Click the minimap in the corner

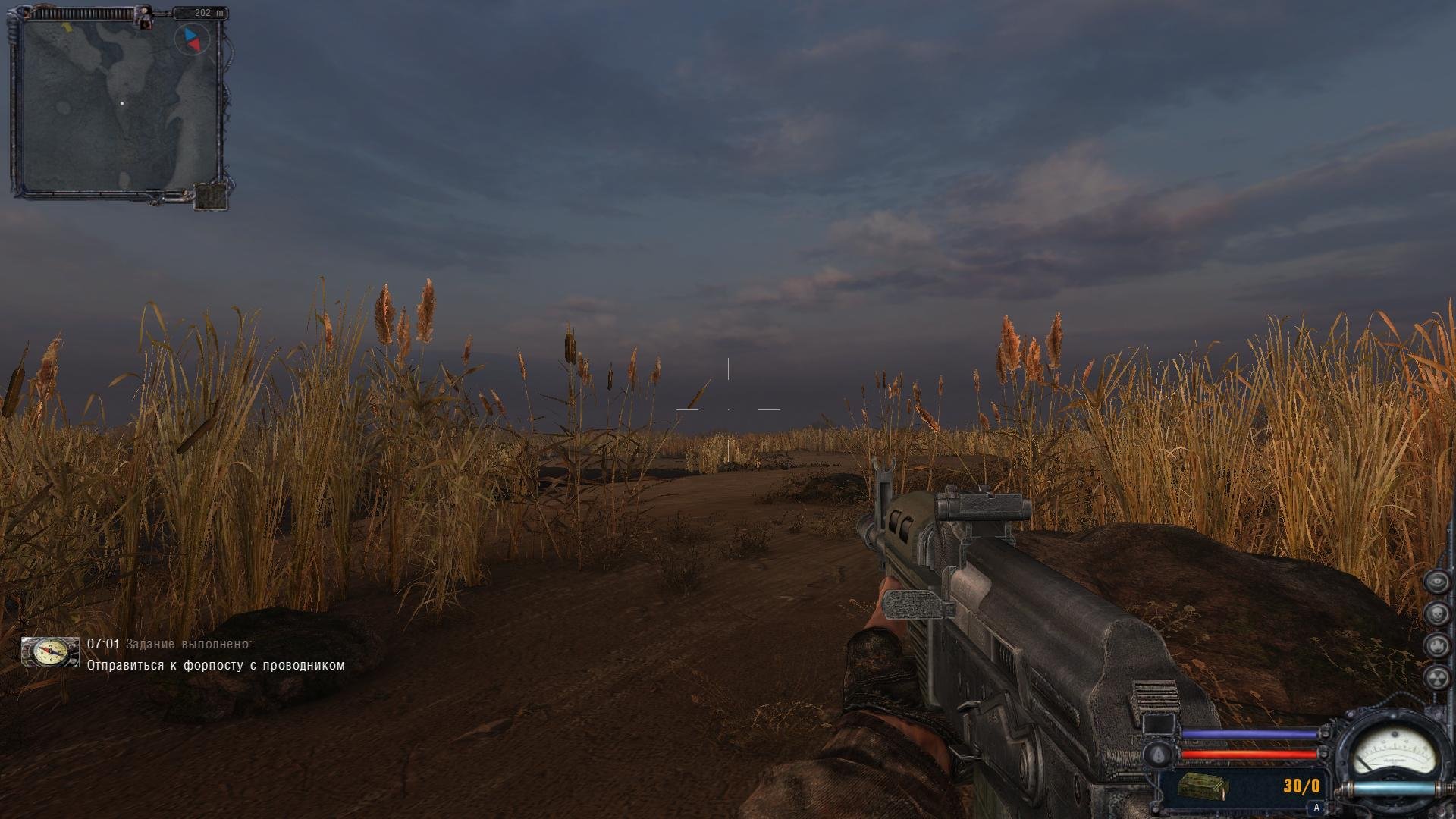coord(121,106)
